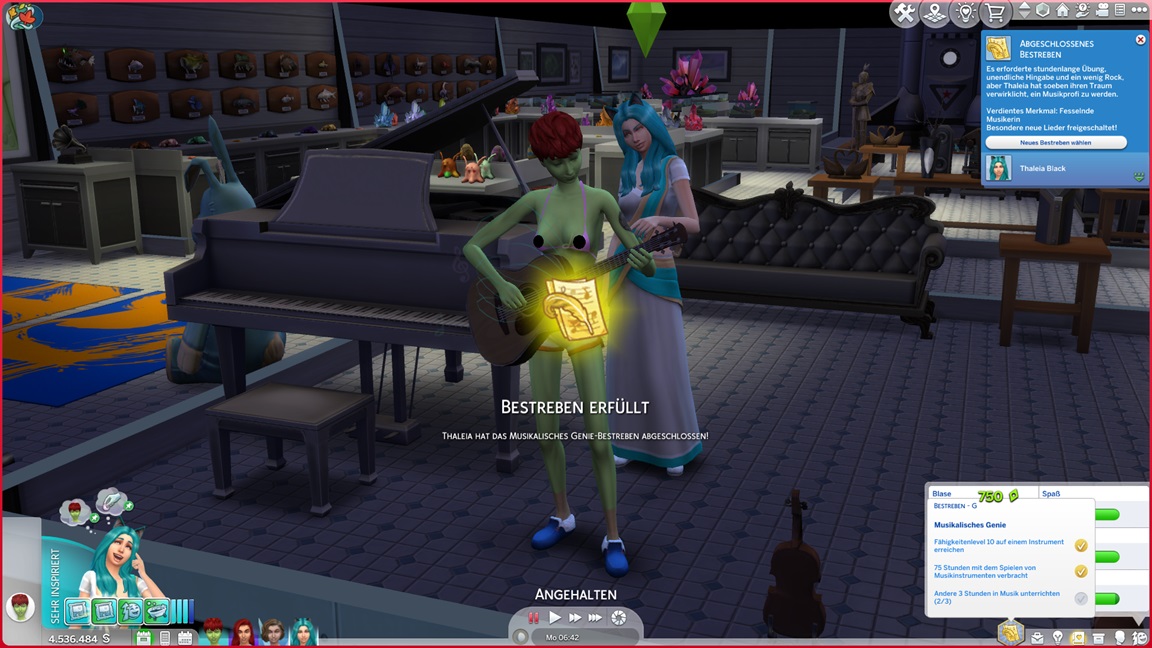The image size is (1152, 648).
Task: Open the aspiration panel hexagon icon
Action: [1011, 633]
